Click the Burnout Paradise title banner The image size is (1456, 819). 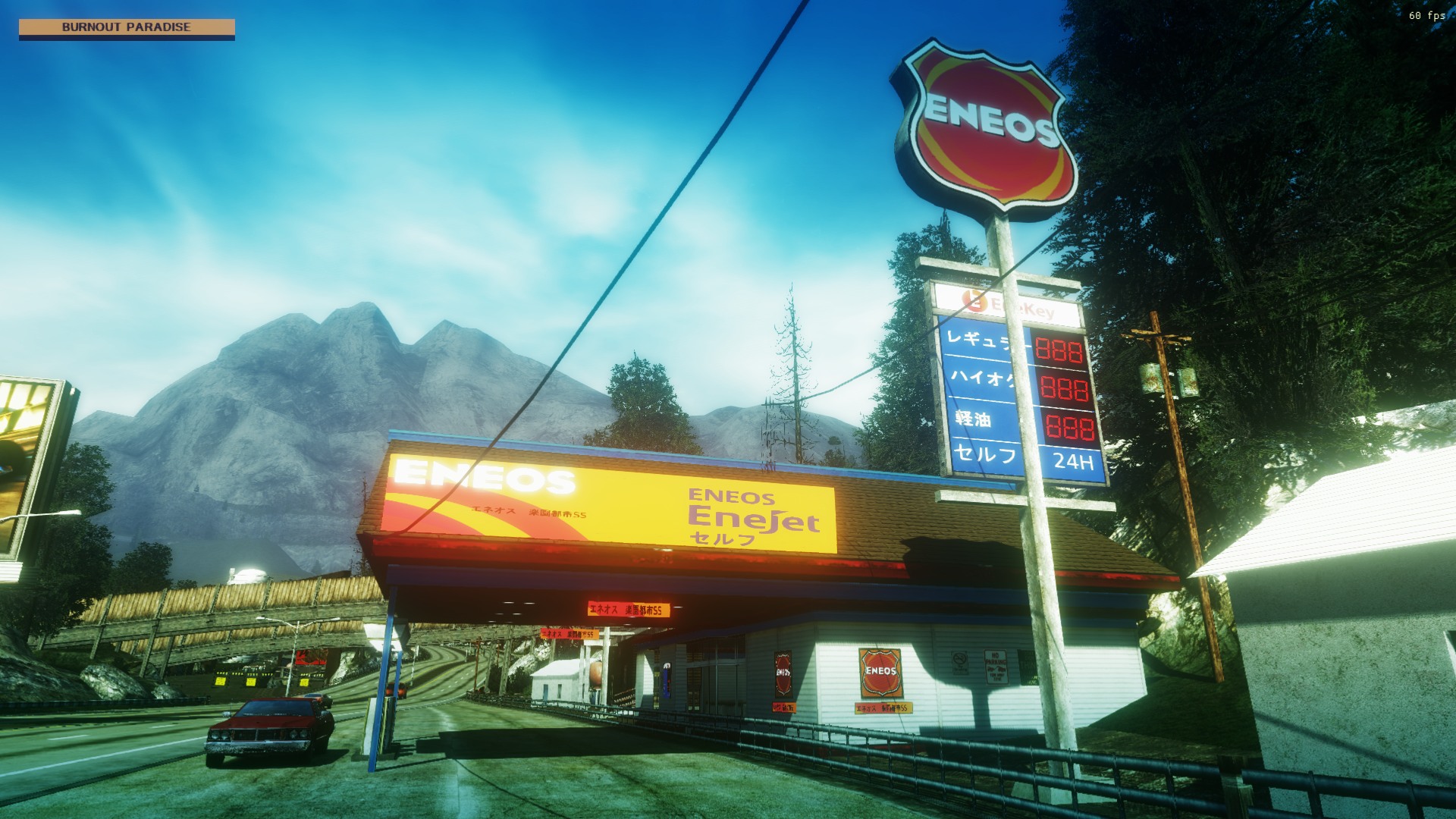pyautogui.click(x=127, y=27)
